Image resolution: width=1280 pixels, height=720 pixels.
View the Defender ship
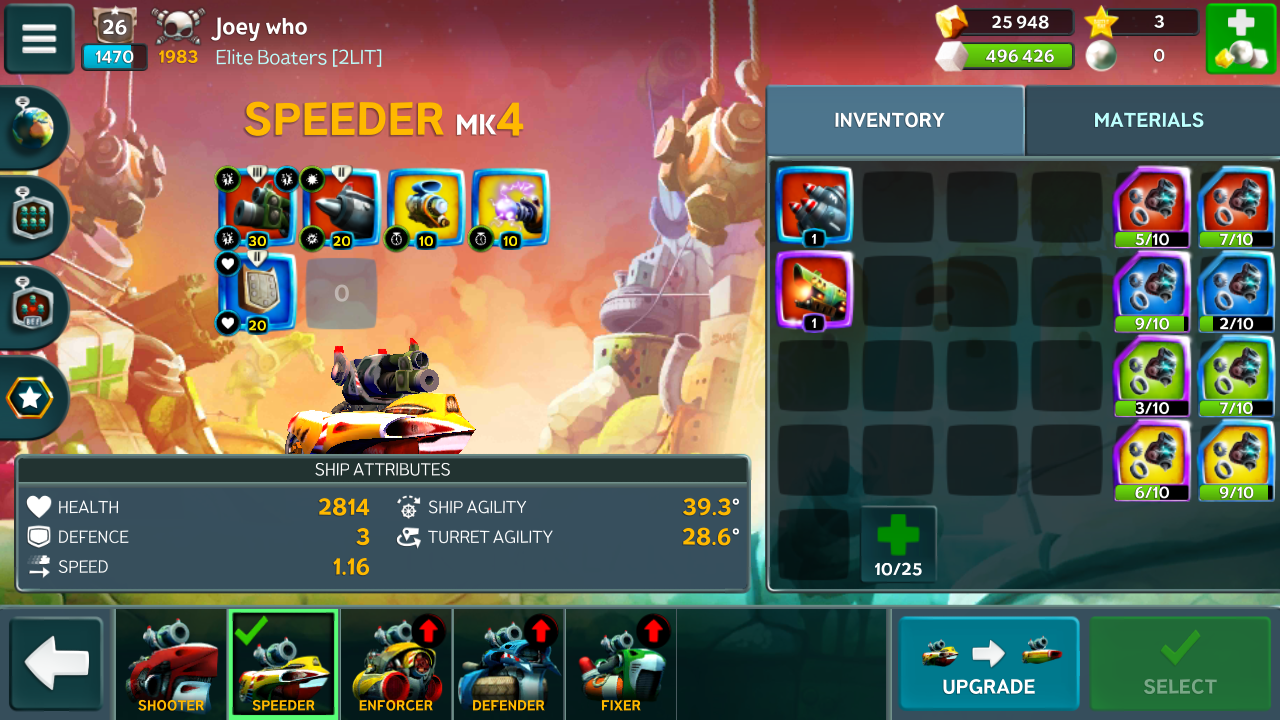click(x=508, y=664)
